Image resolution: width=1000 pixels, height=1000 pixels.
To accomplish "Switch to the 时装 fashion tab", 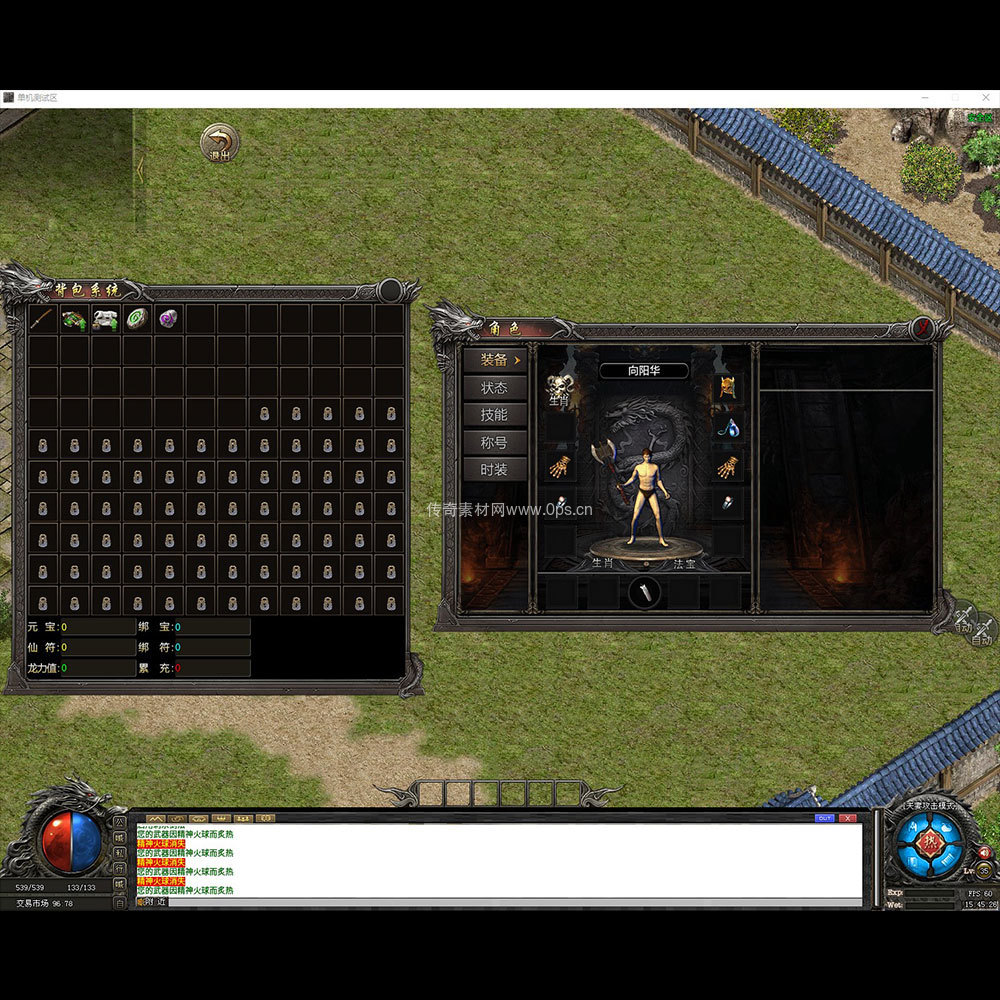I will (495, 470).
